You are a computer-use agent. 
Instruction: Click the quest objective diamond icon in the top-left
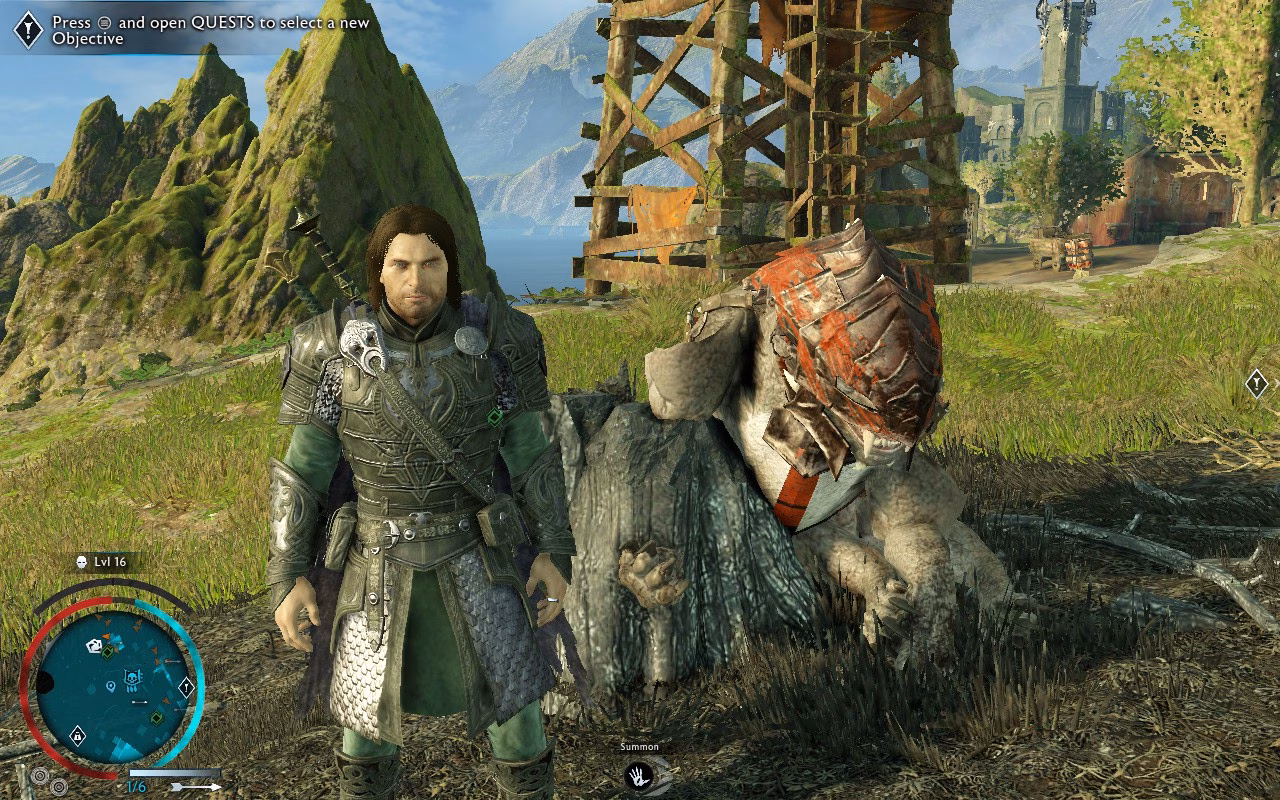coord(28,30)
